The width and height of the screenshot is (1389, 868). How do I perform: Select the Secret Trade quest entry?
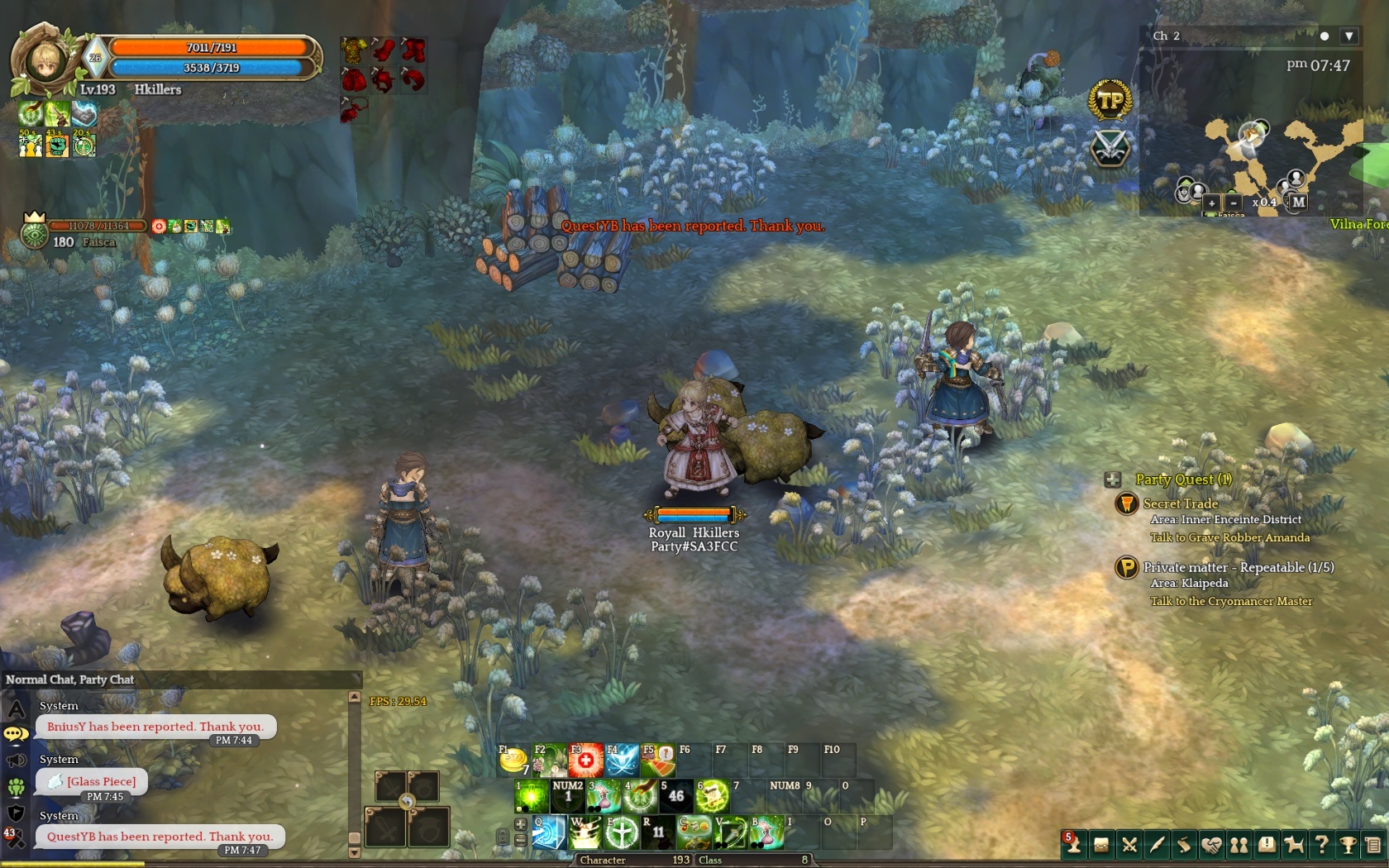pyautogui.click(x=1180, y=503)
